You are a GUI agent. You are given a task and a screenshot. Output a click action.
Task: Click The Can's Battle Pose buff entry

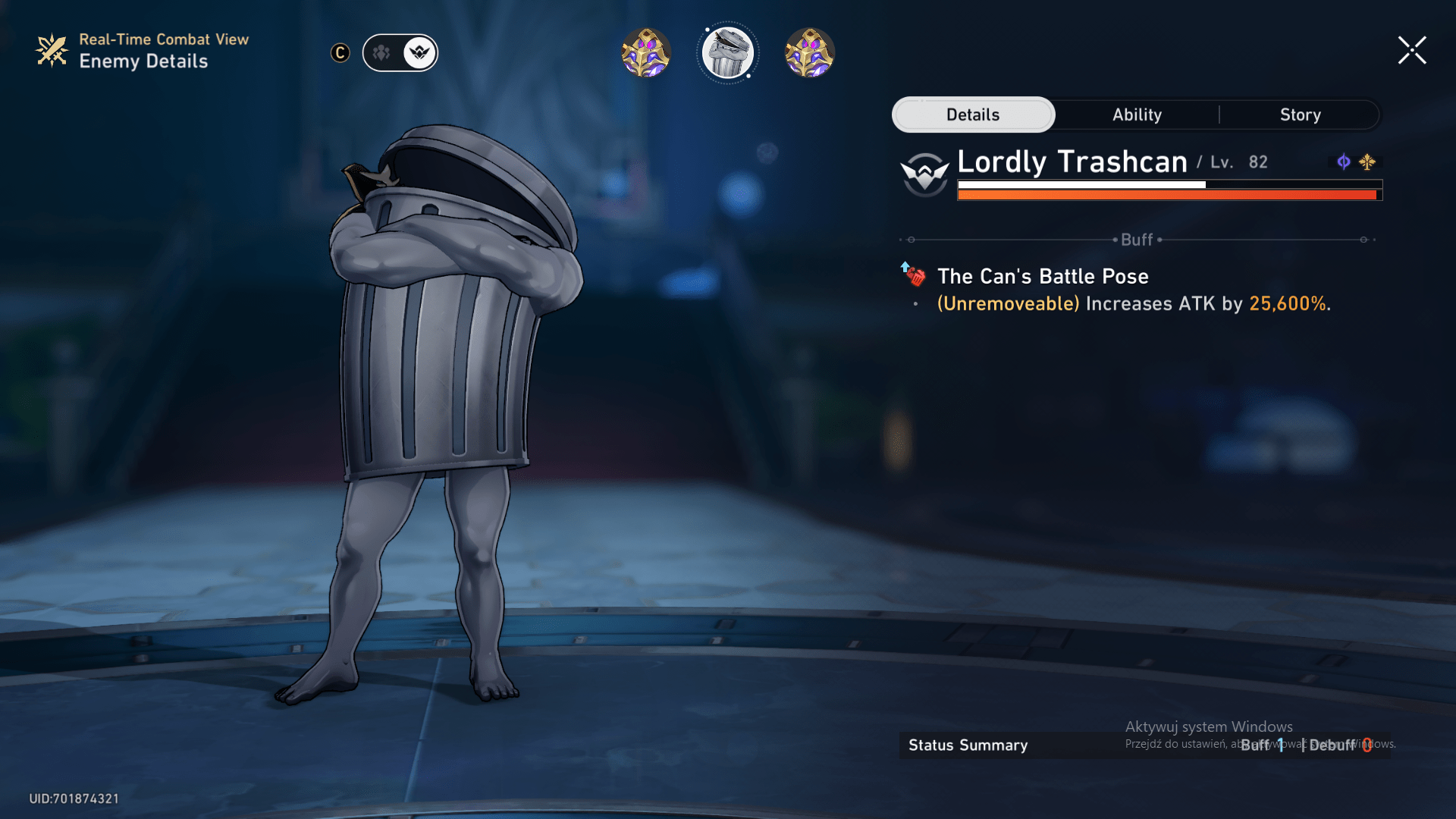(x=1043, y=276)
